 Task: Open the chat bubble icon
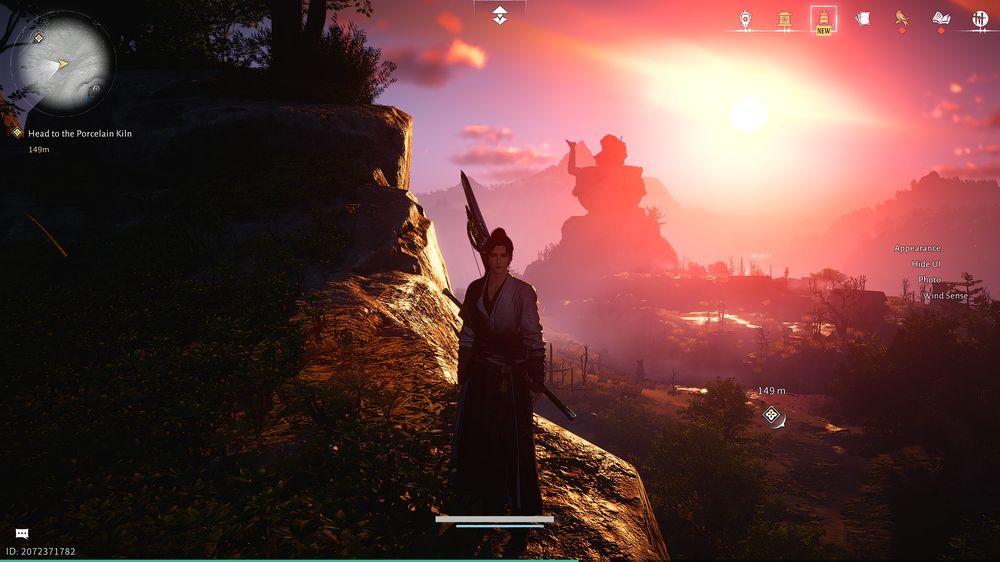22,533
